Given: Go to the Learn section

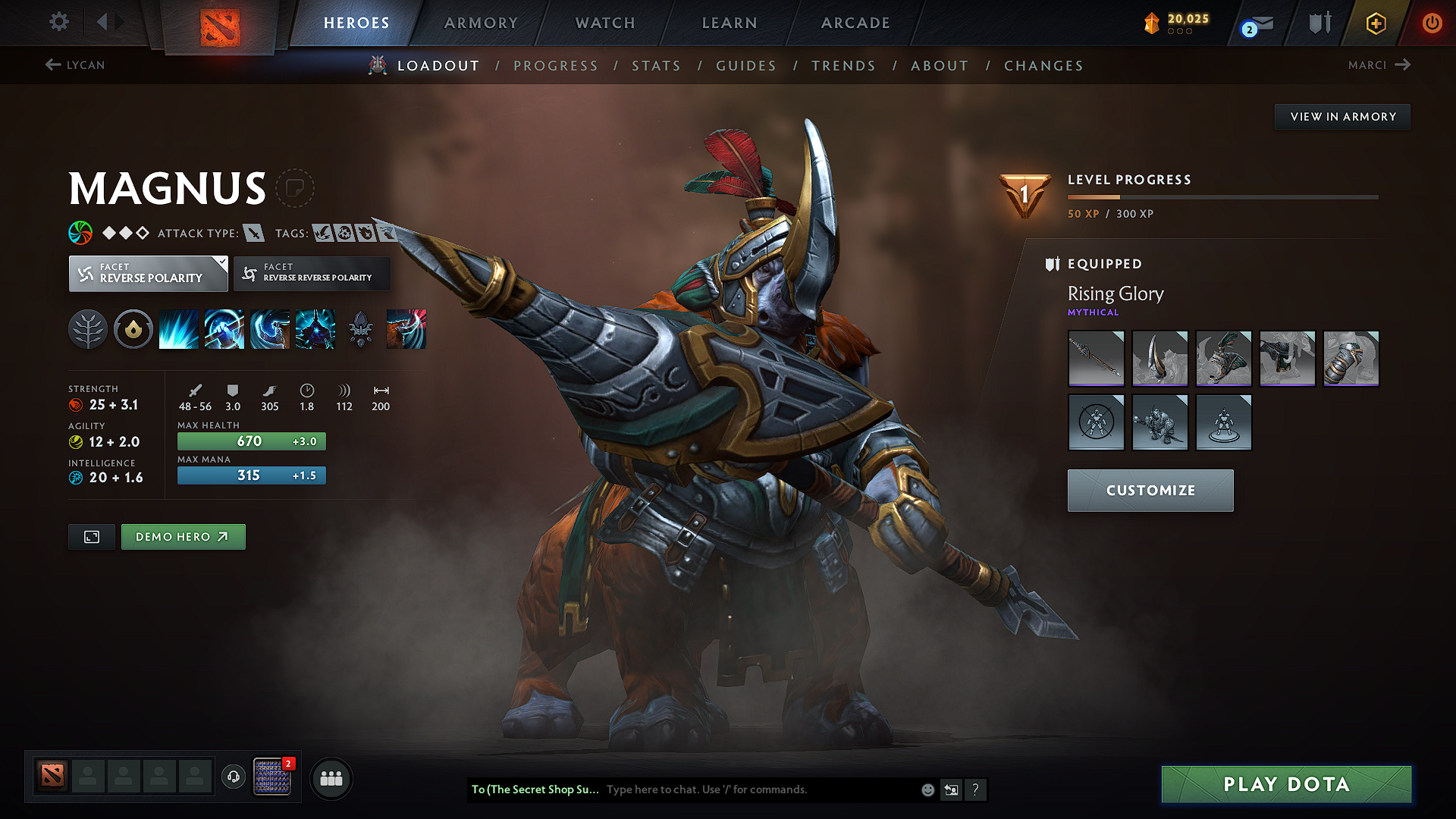Looking at the screenshot, I should (730, 23).
